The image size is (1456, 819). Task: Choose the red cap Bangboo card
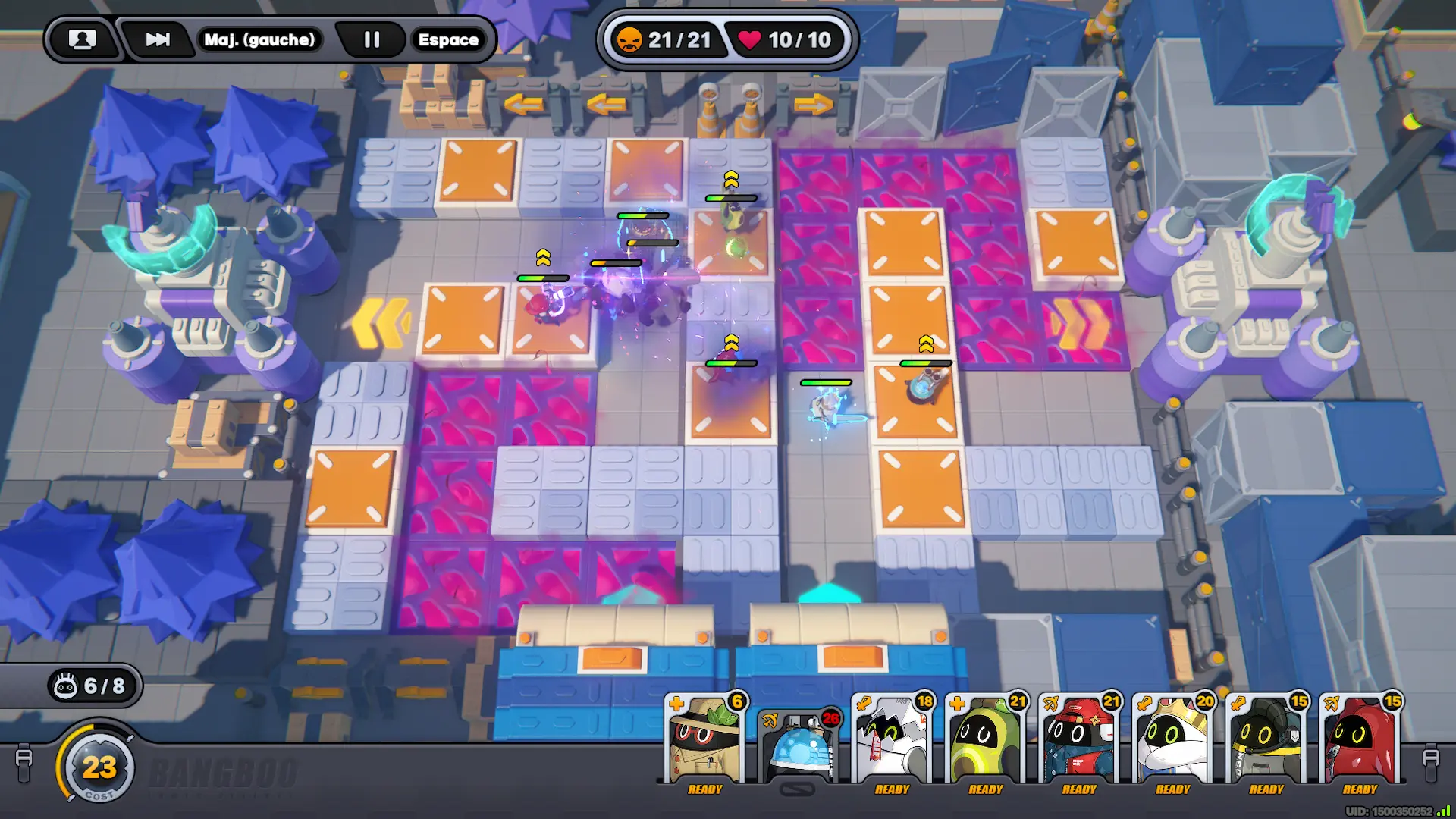pyautogui.click(x=1079, y=741)
